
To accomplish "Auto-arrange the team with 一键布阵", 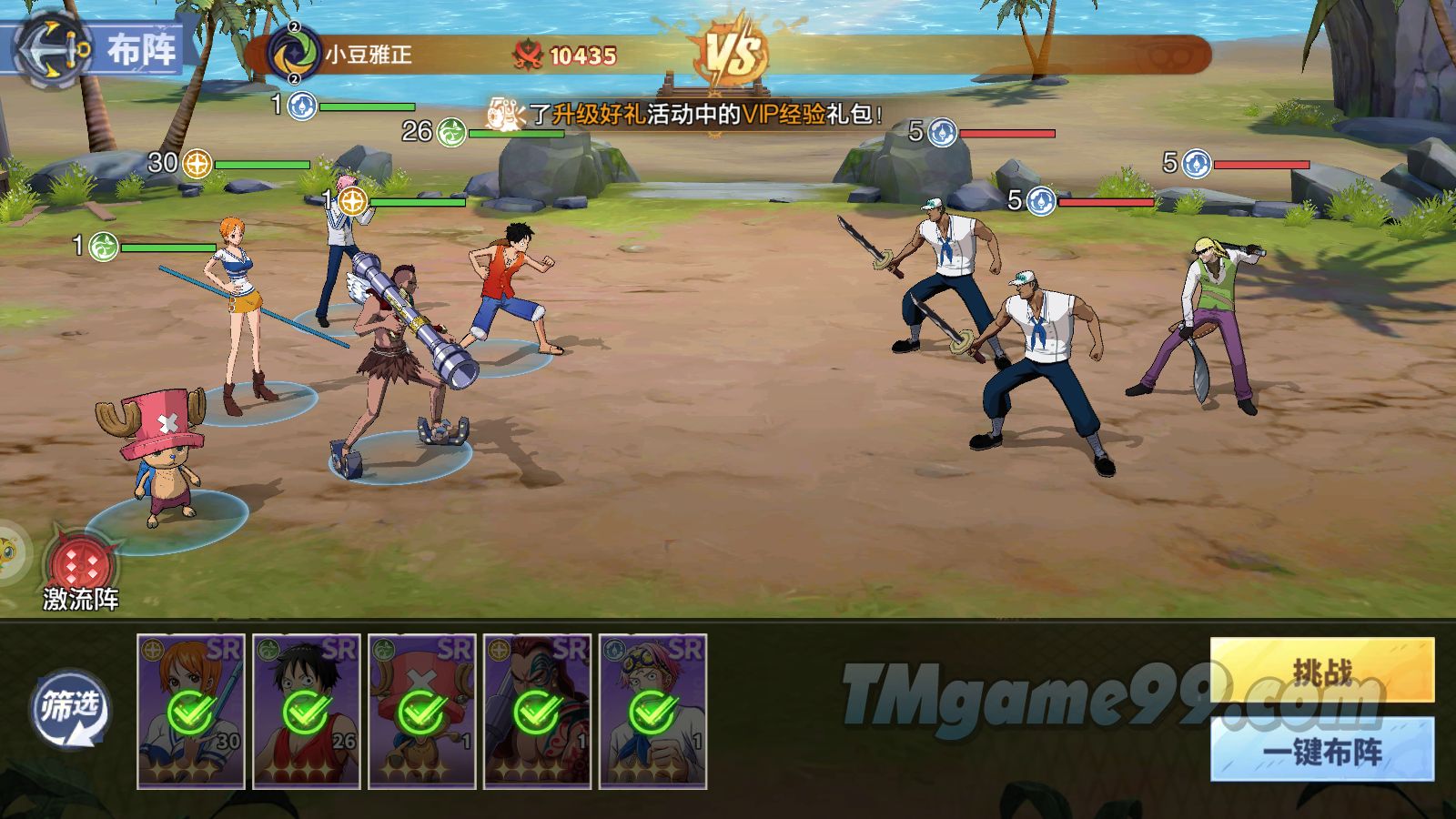I will 1322,750.
